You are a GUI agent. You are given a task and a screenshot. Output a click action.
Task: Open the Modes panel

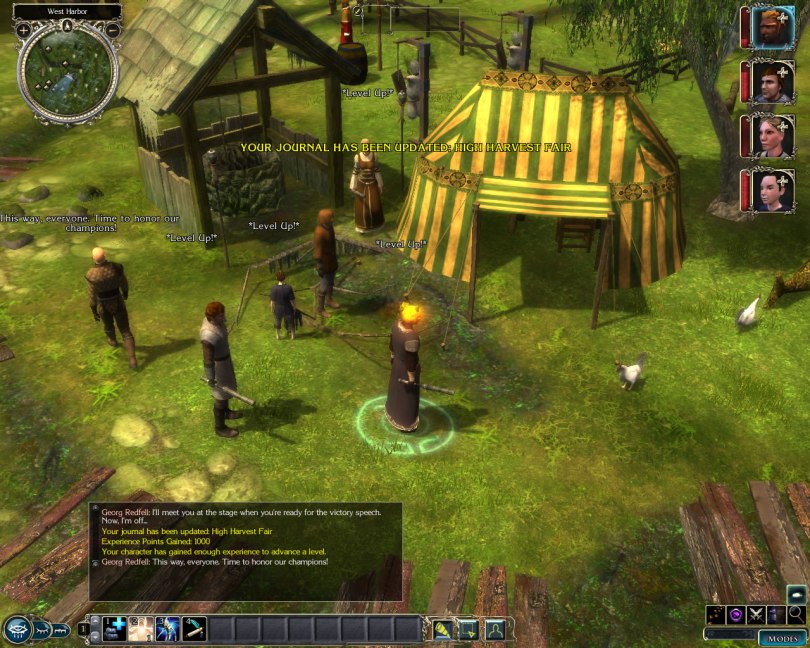tap(781, 638)
